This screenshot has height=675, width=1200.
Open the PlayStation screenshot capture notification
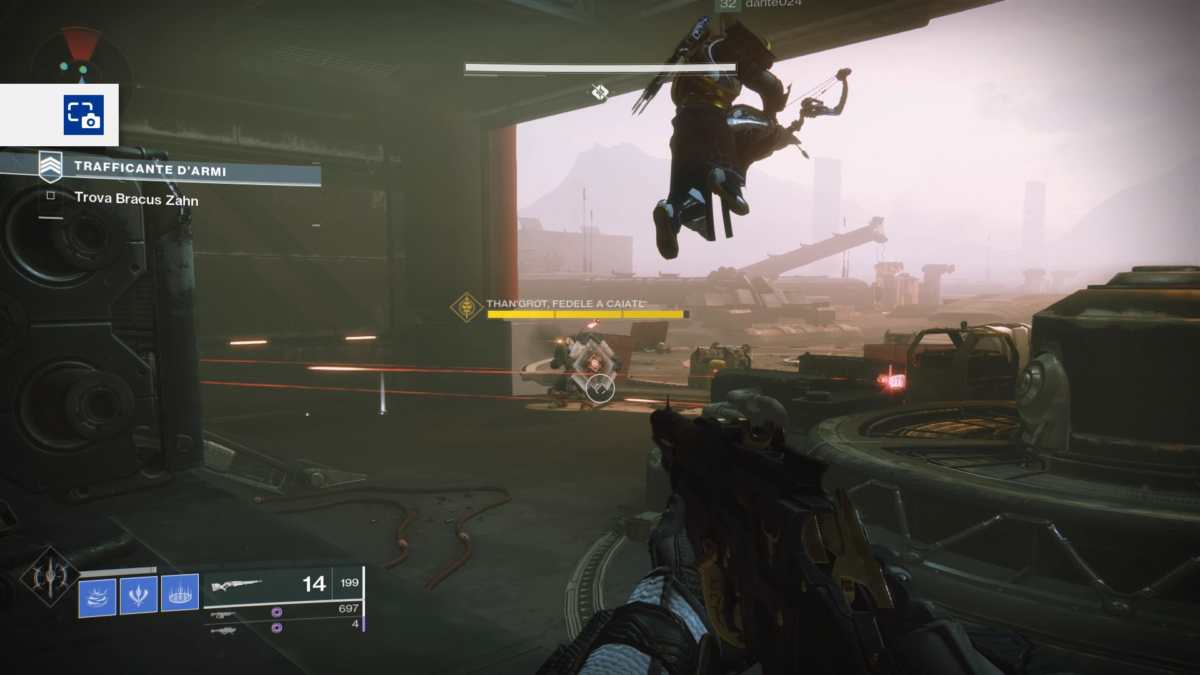[83, 115]
